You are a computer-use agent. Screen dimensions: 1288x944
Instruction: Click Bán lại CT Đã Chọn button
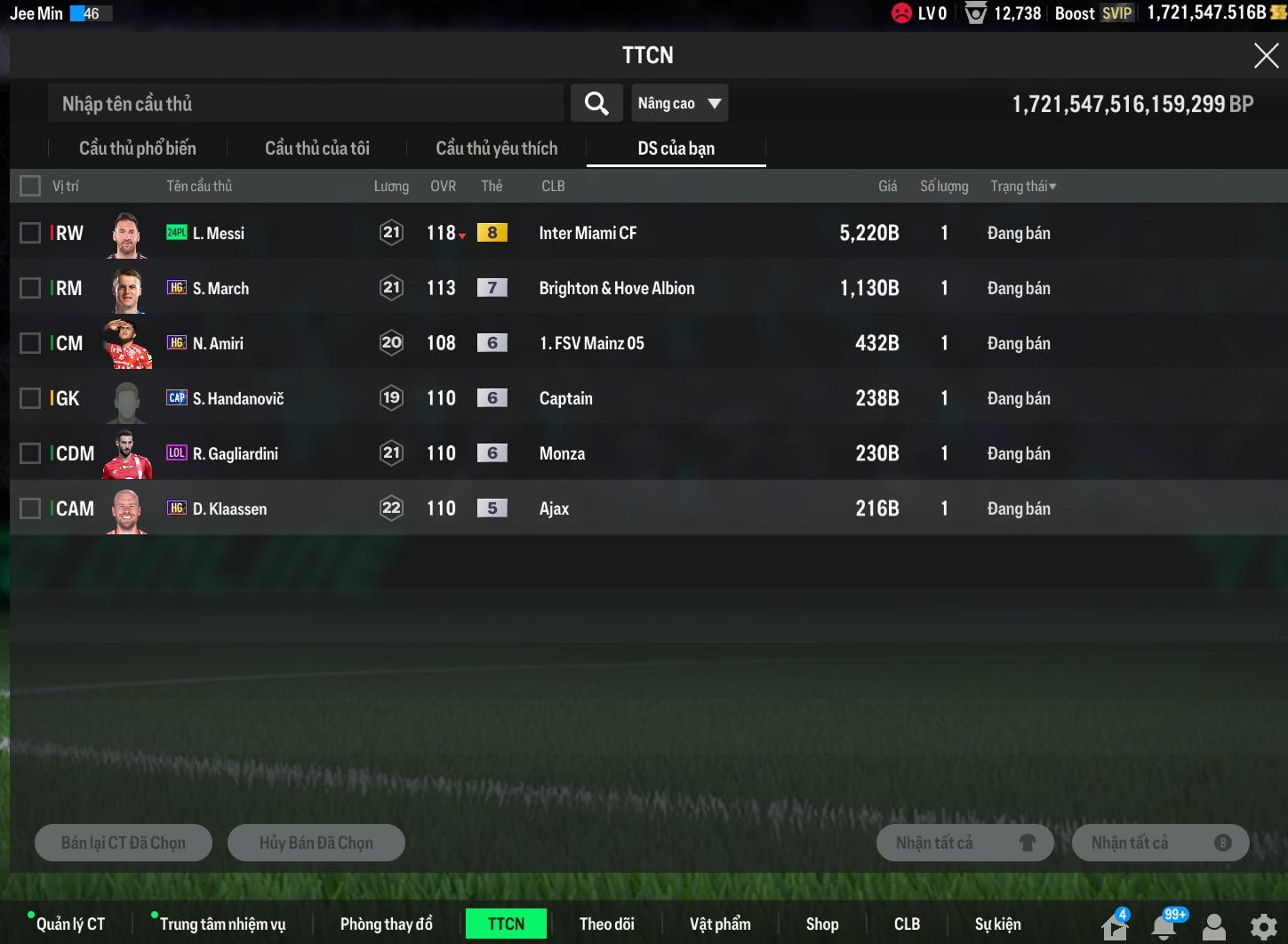[x=124, y=843]
